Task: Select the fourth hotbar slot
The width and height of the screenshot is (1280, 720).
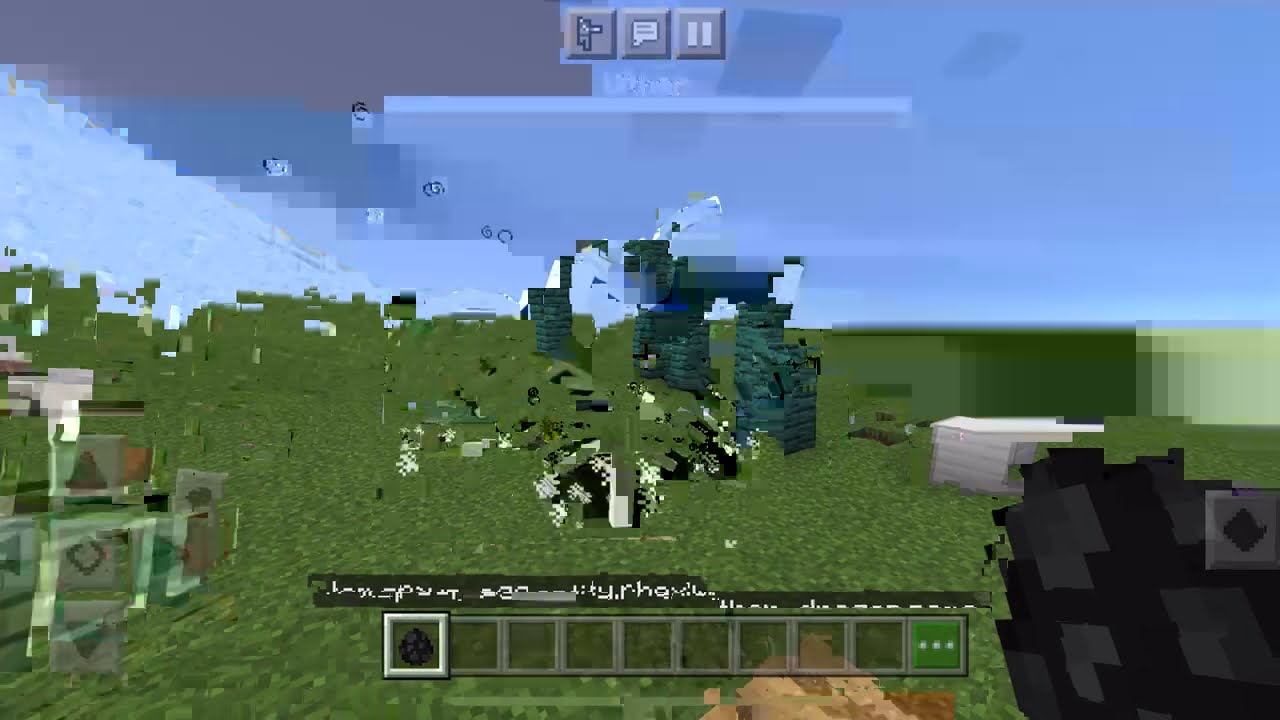Action: [x=589, y=647]
